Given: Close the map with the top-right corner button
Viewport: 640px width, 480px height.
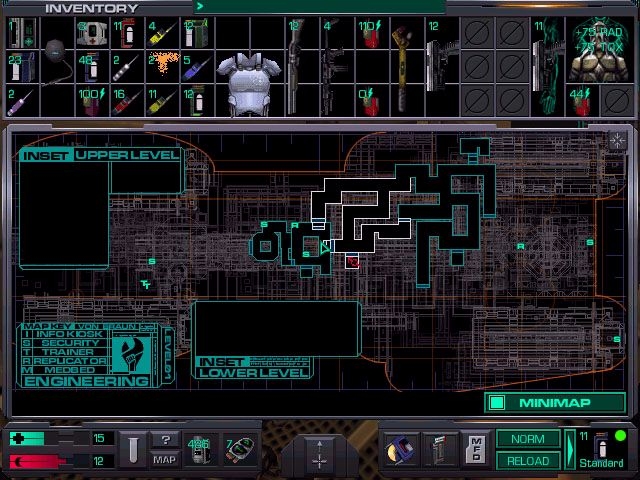Looking at the screenshot, I should 617,140.
